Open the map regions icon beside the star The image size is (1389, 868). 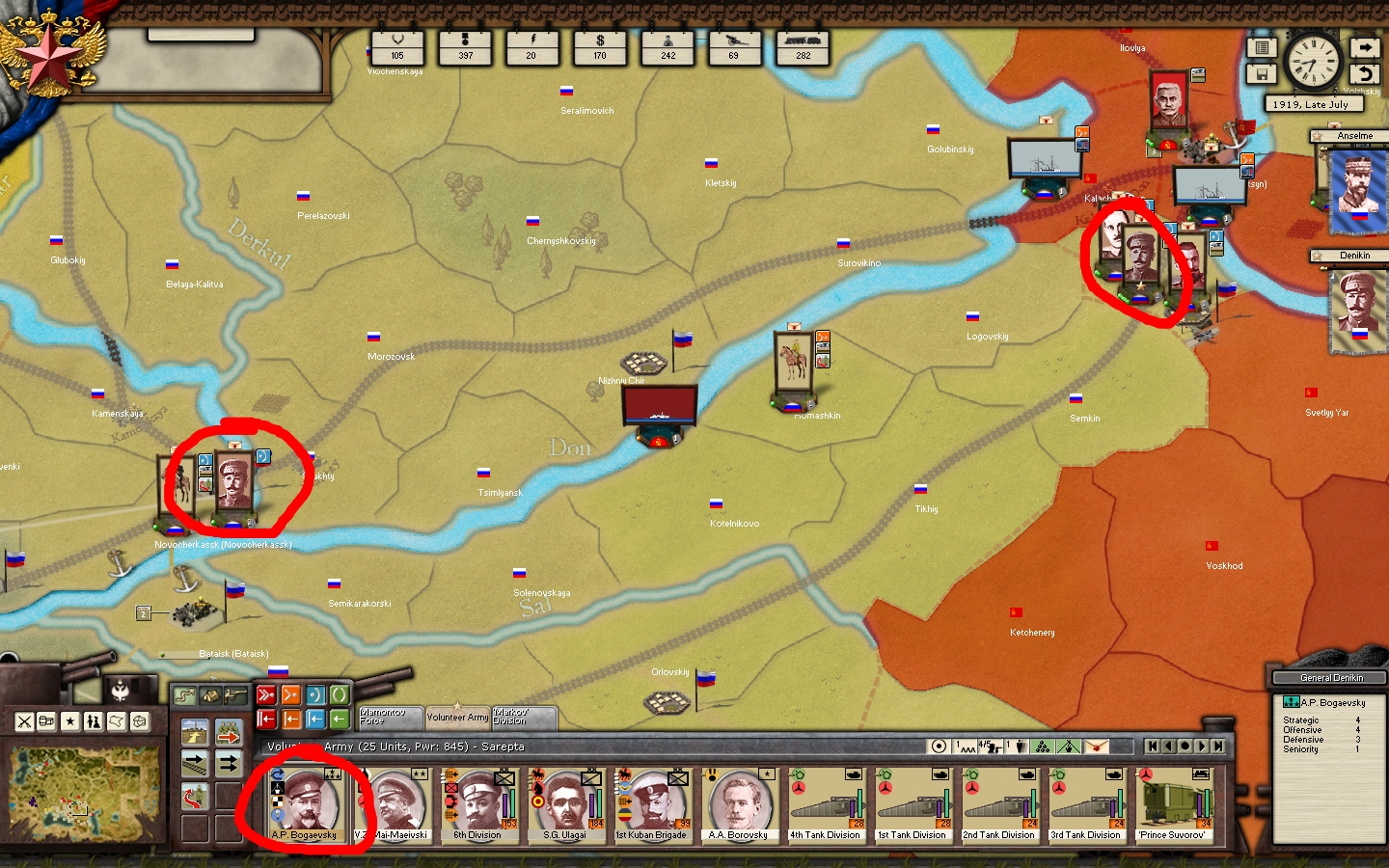pyautogui.click(x=116, y=722)
